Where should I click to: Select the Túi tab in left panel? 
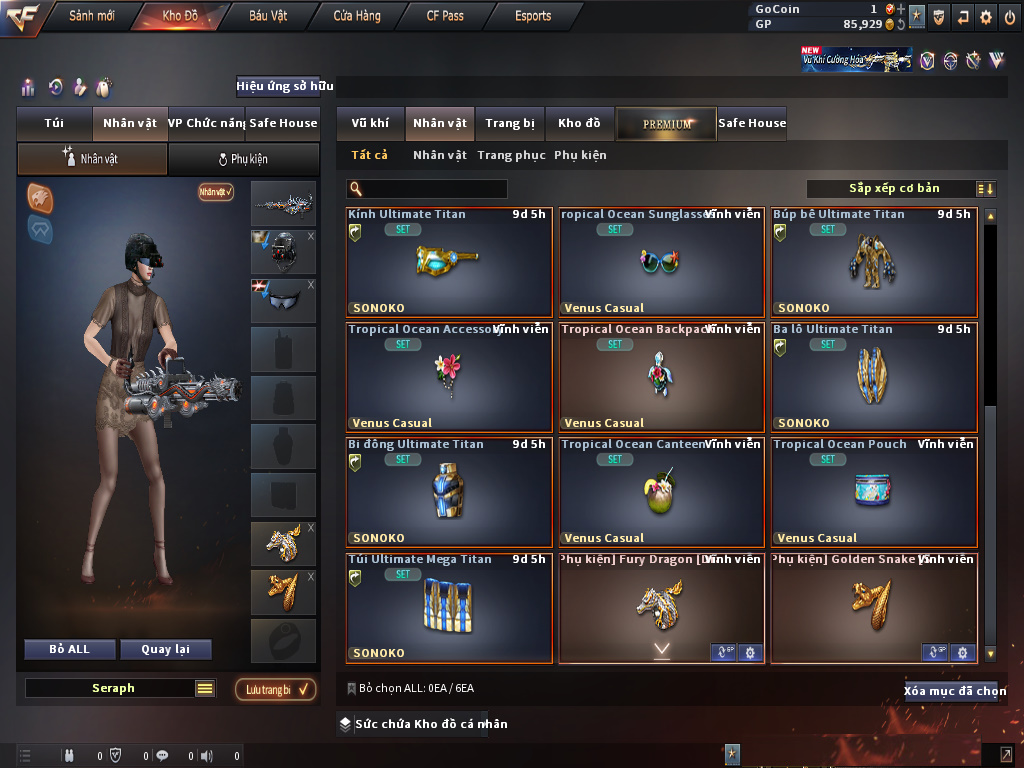[x=54, y=123]
